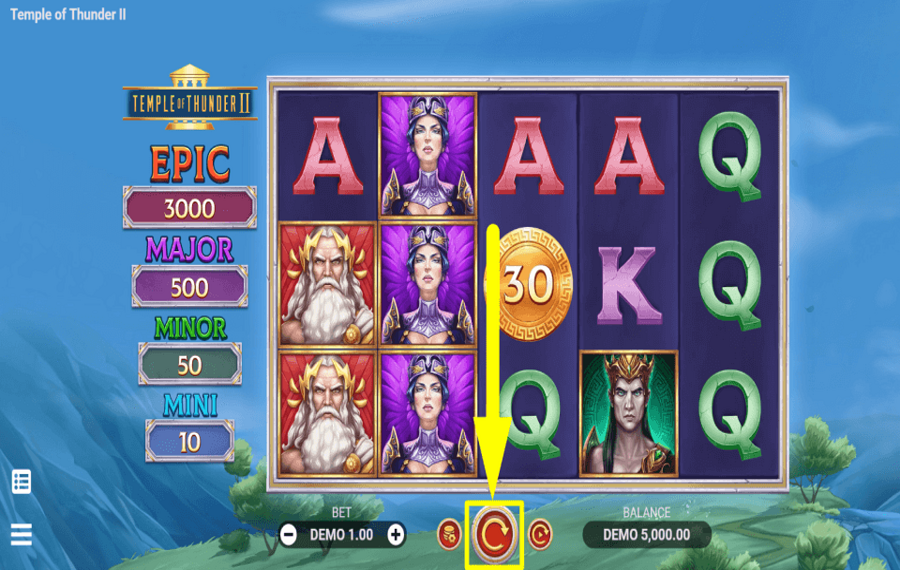Open the hamburger menu
The image size is (900, 570).
(21, 534)
